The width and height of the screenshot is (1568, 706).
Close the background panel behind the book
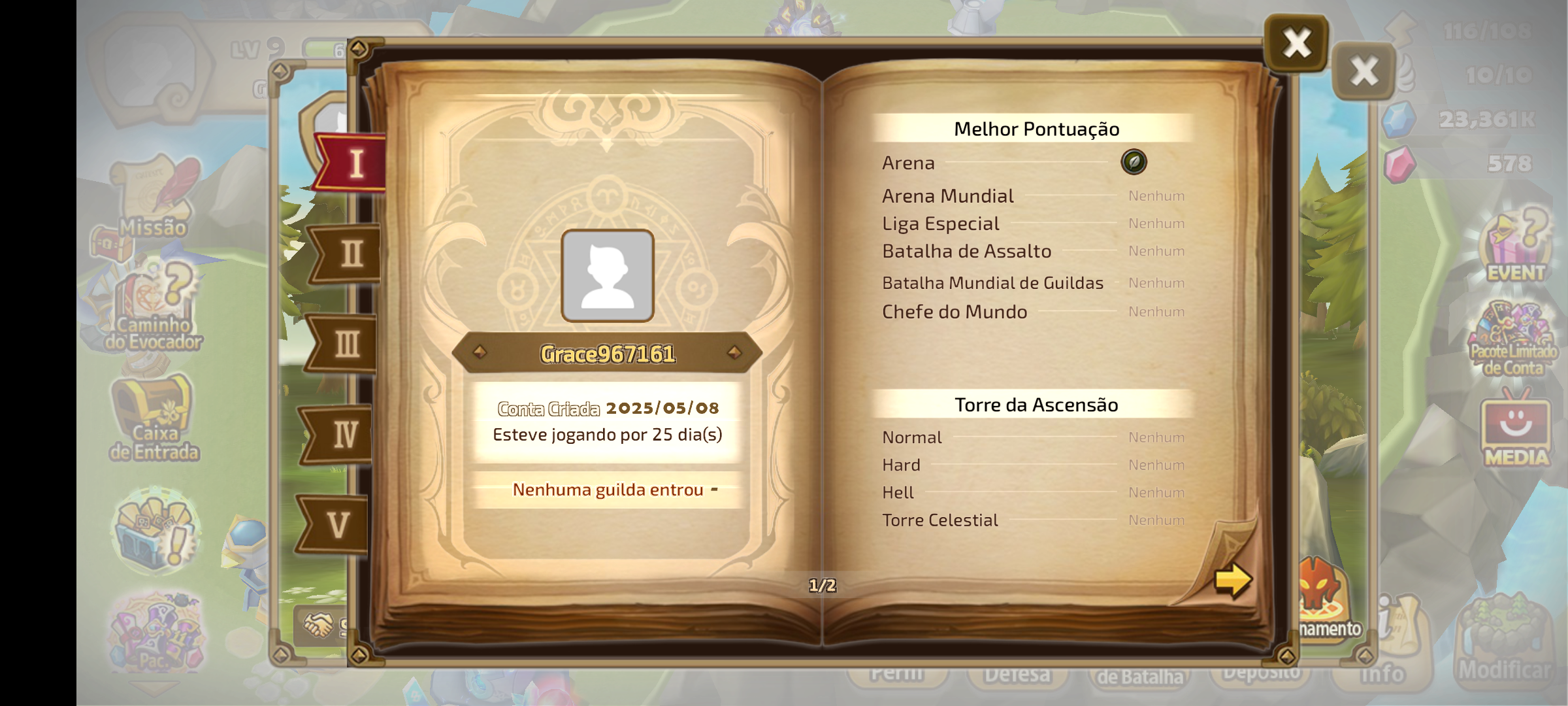tap(1364, 71)
